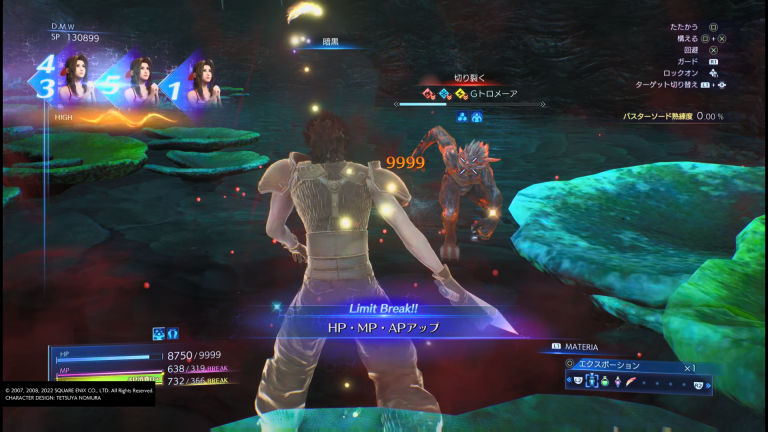Image resolution: width=768 pixels, height=432 pixels.
Task: Select the bracketed blue X-Potion bottle icon
Action: 593,383
